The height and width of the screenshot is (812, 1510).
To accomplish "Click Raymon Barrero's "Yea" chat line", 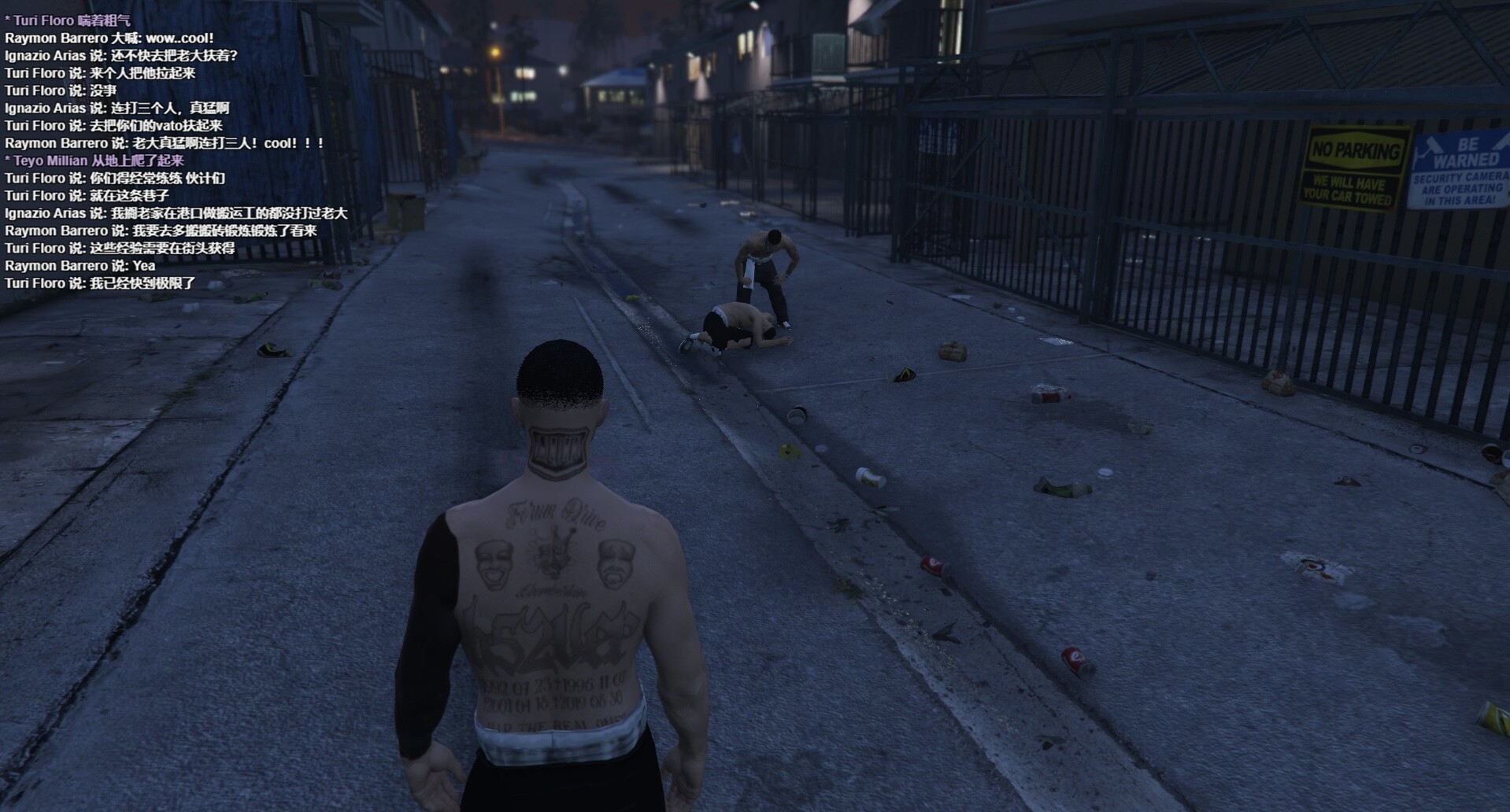I will (x=80, y=265).
